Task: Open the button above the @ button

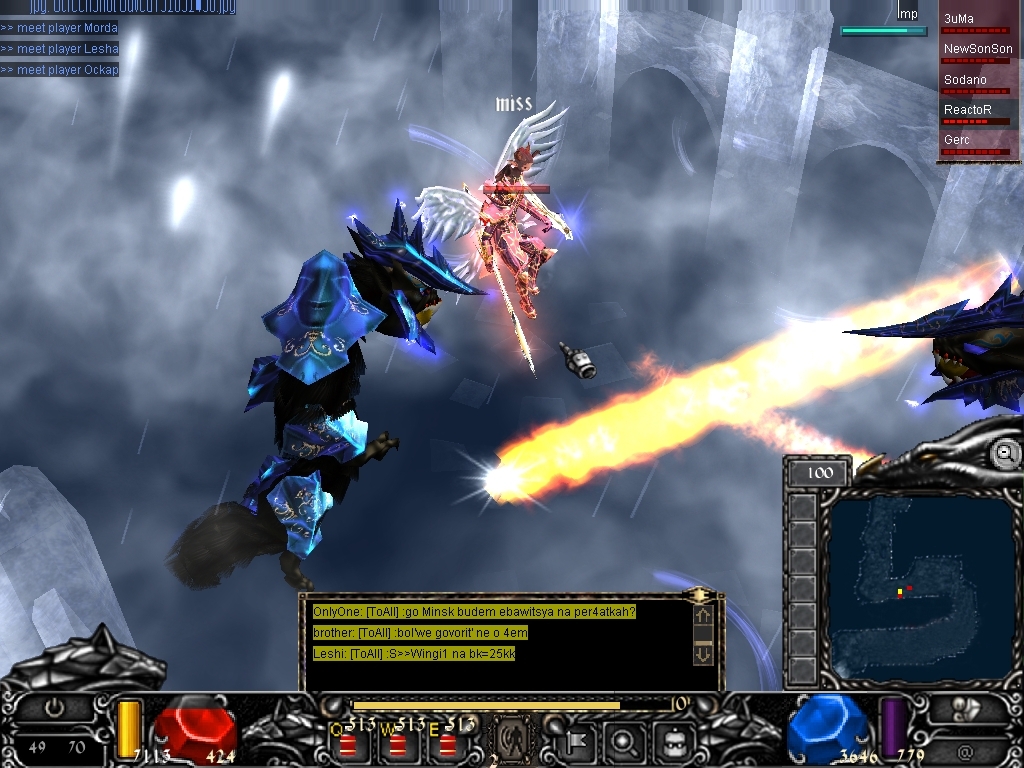Action: [966, 710]
